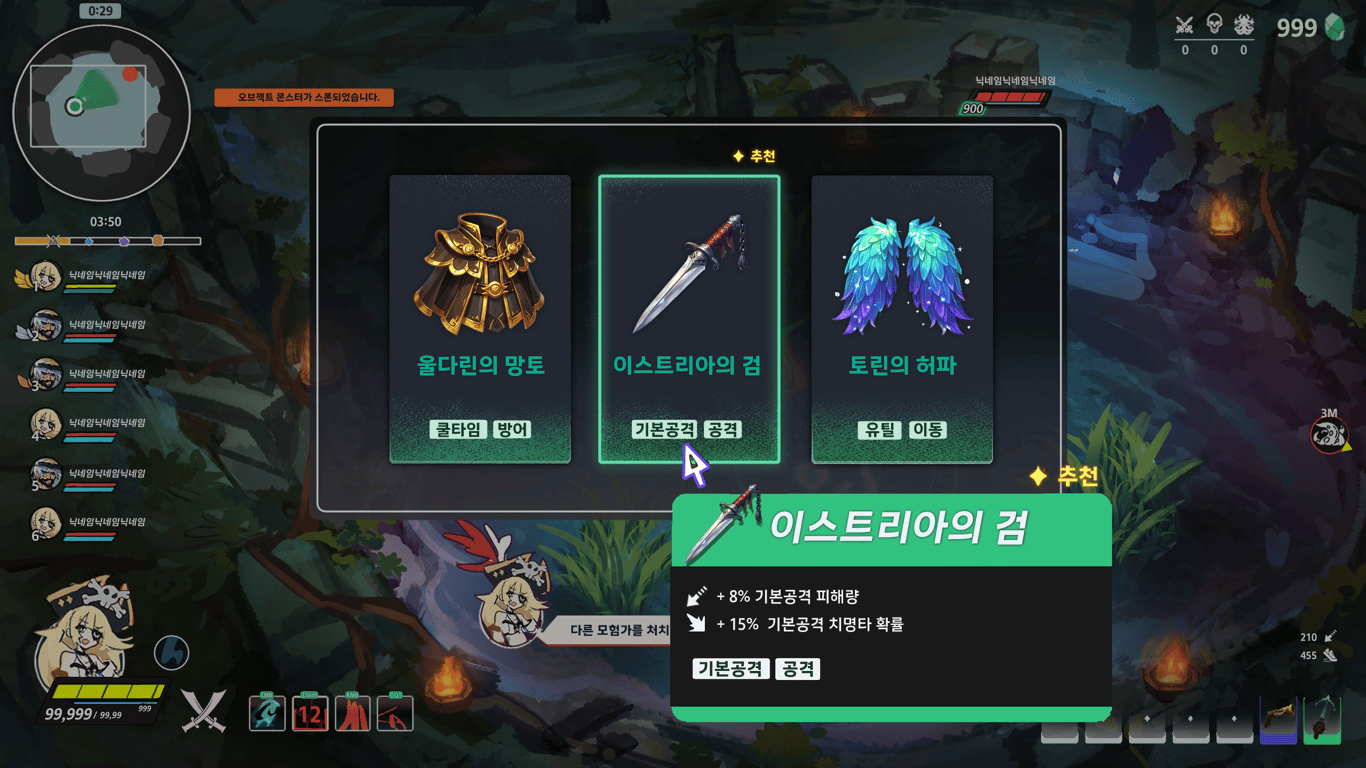
Task: Click the skull kill counter icon at top right
Action: [x=1215, y=22]
